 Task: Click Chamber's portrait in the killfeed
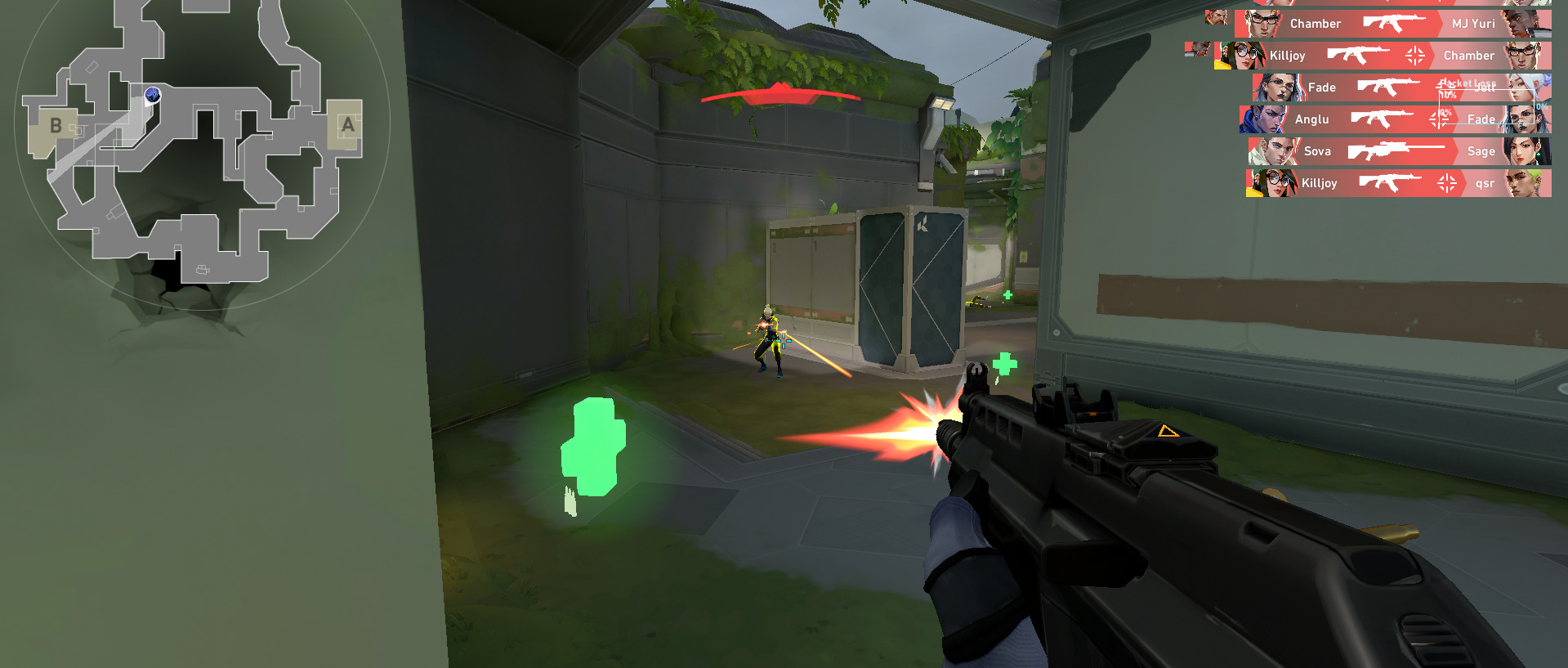point(1262,24)
